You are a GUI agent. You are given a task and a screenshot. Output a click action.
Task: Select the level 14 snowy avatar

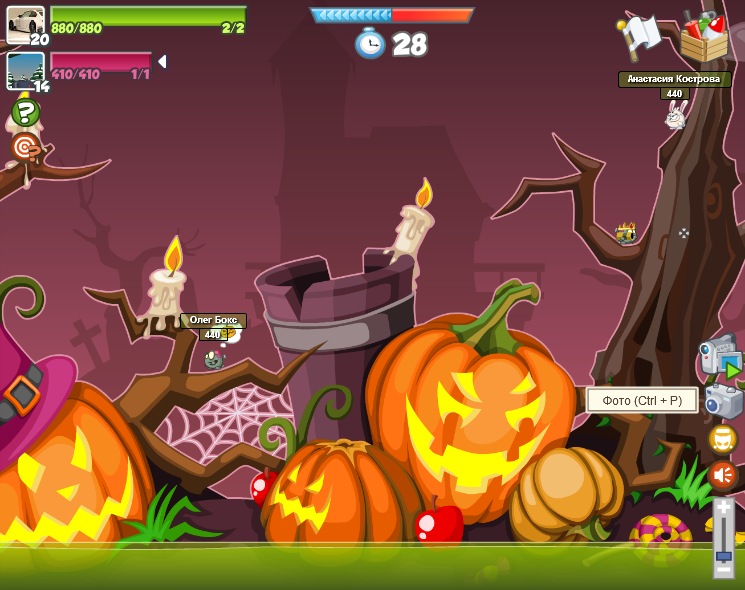[x=25, y=70]
